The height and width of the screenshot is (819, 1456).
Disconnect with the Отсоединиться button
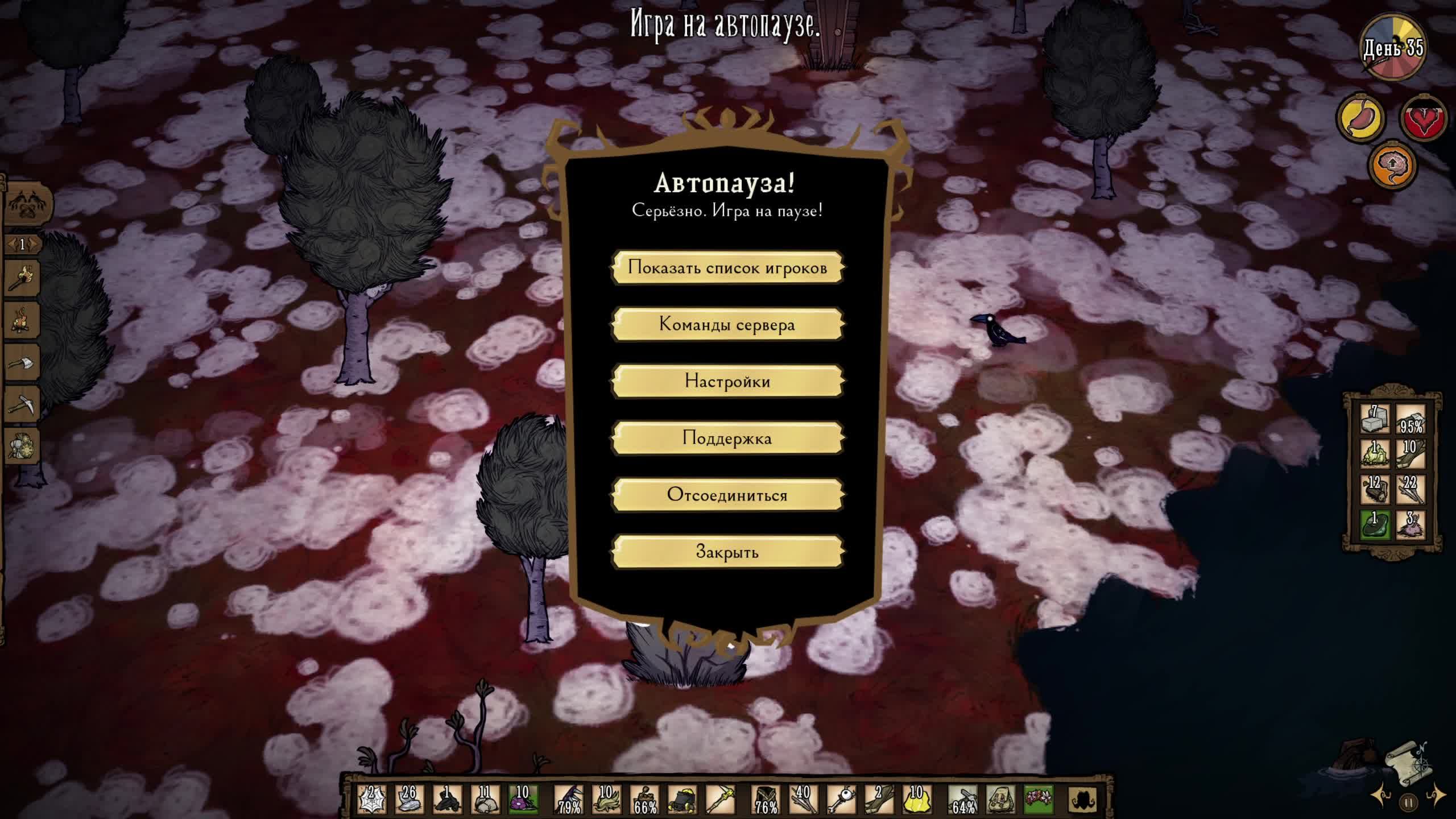coord(727,495)
